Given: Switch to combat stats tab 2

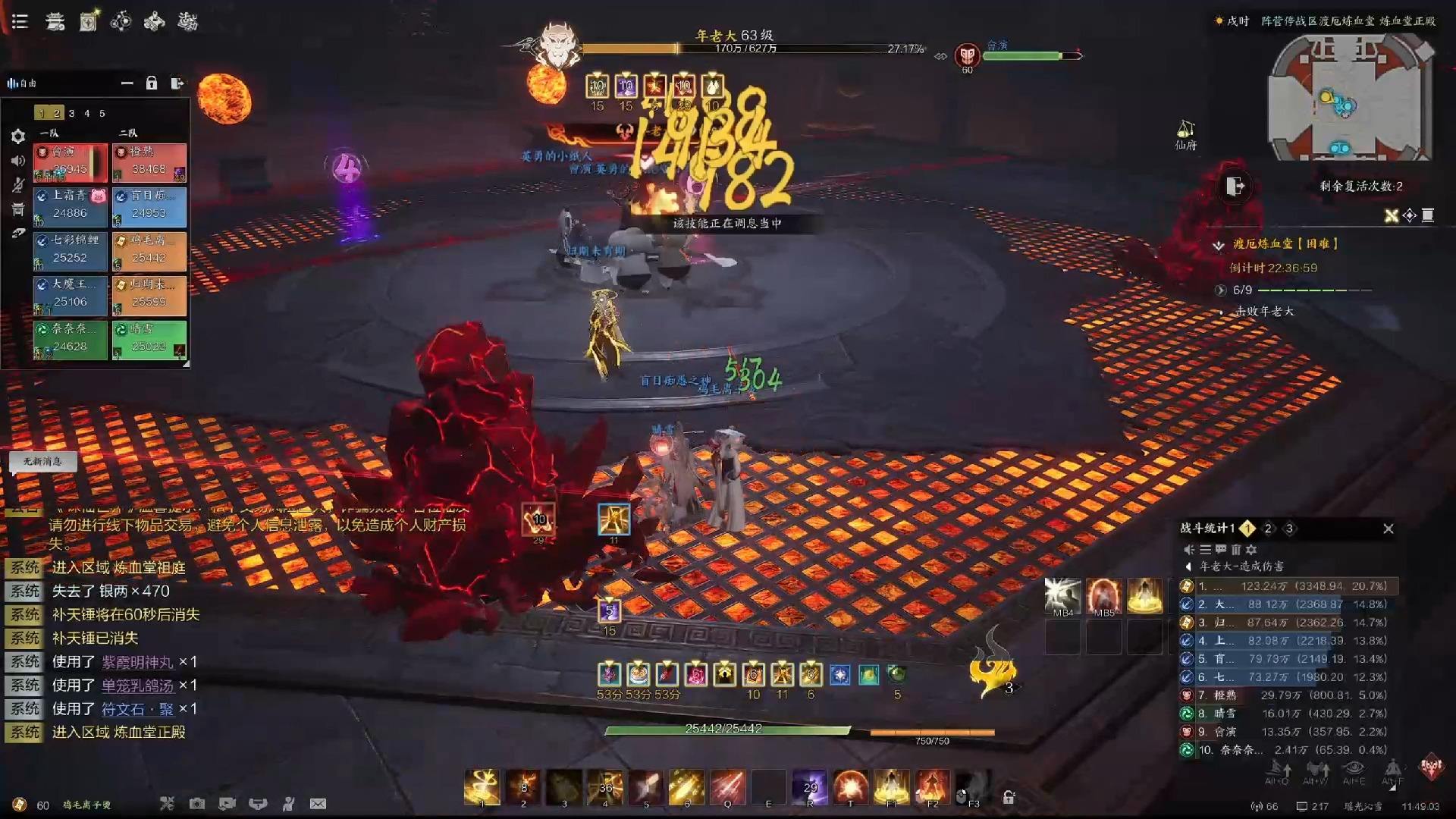Looking at the screenshot, I should (x=1268, y=529).
